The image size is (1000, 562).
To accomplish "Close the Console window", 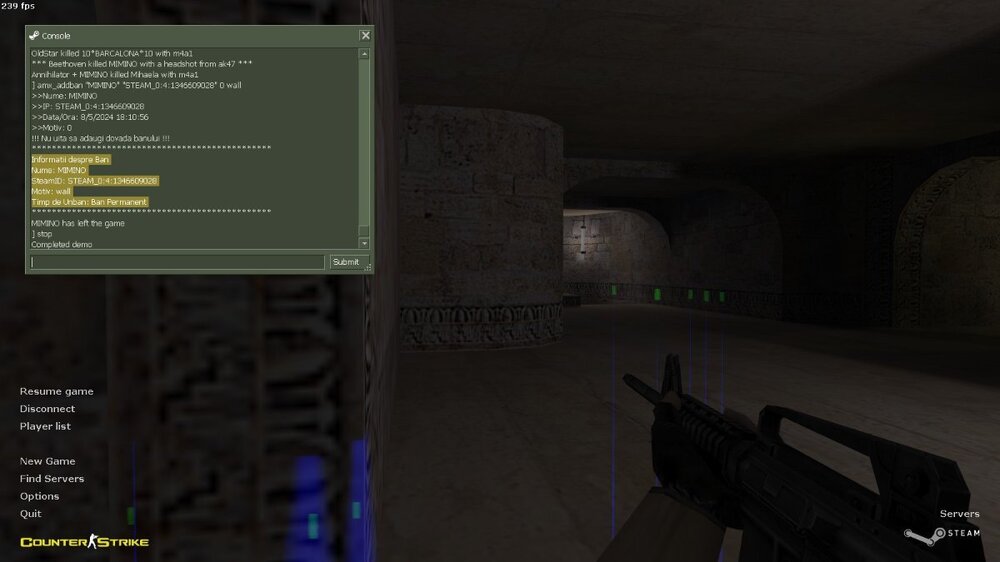I will click(x=365, y=36).
